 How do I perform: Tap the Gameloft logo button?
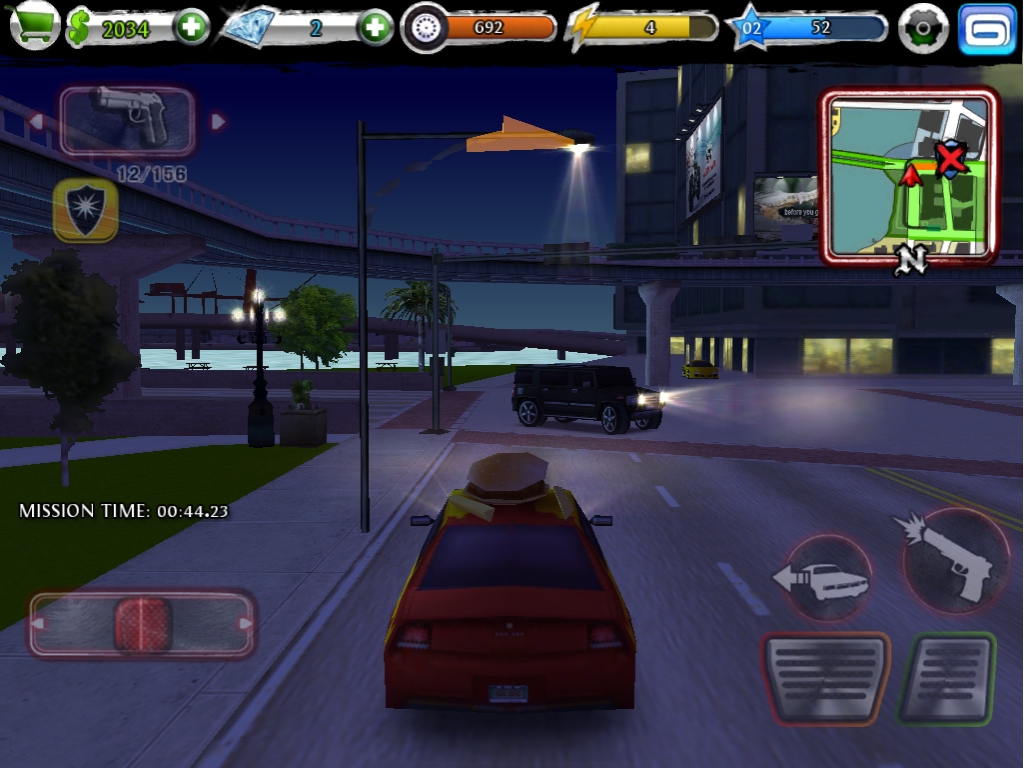[x=987, y=29]
